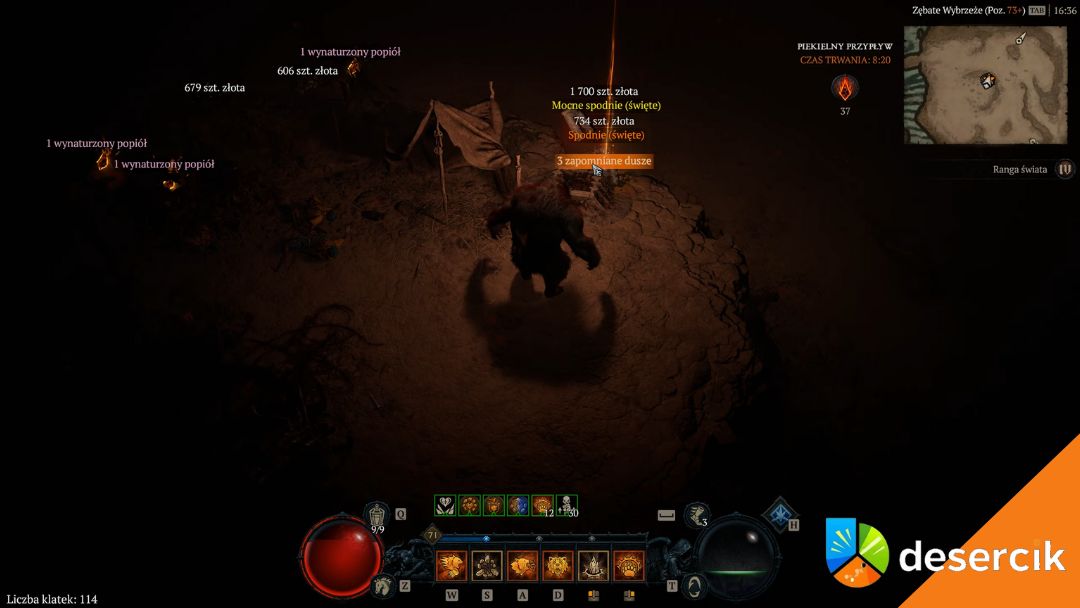Pick up the 3 zapomniane dusze loot label
Image resolution: width=1080 pixels, height=608 pixels.
point(604,161)
